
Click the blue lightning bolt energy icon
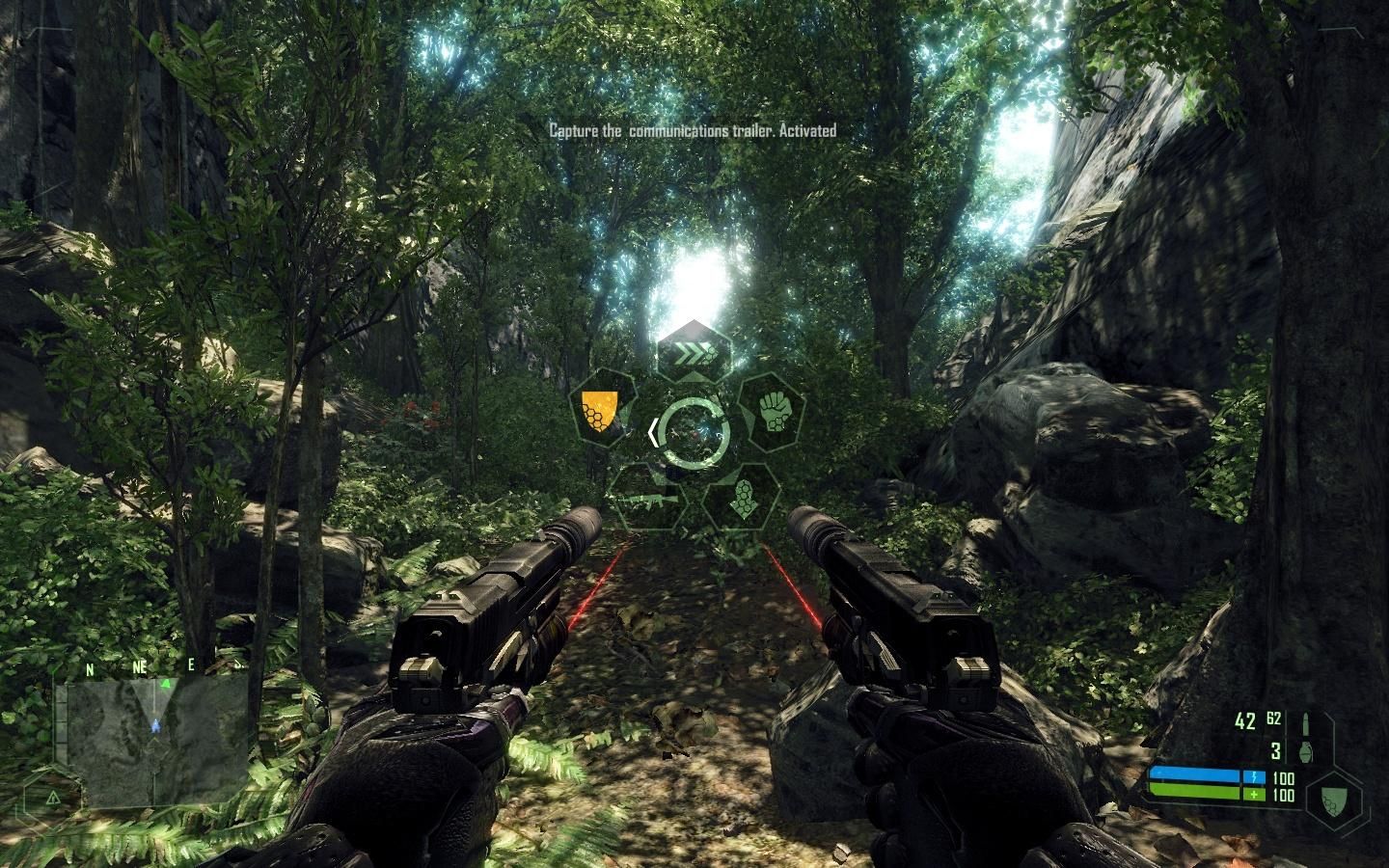[x=1254, y=777]
